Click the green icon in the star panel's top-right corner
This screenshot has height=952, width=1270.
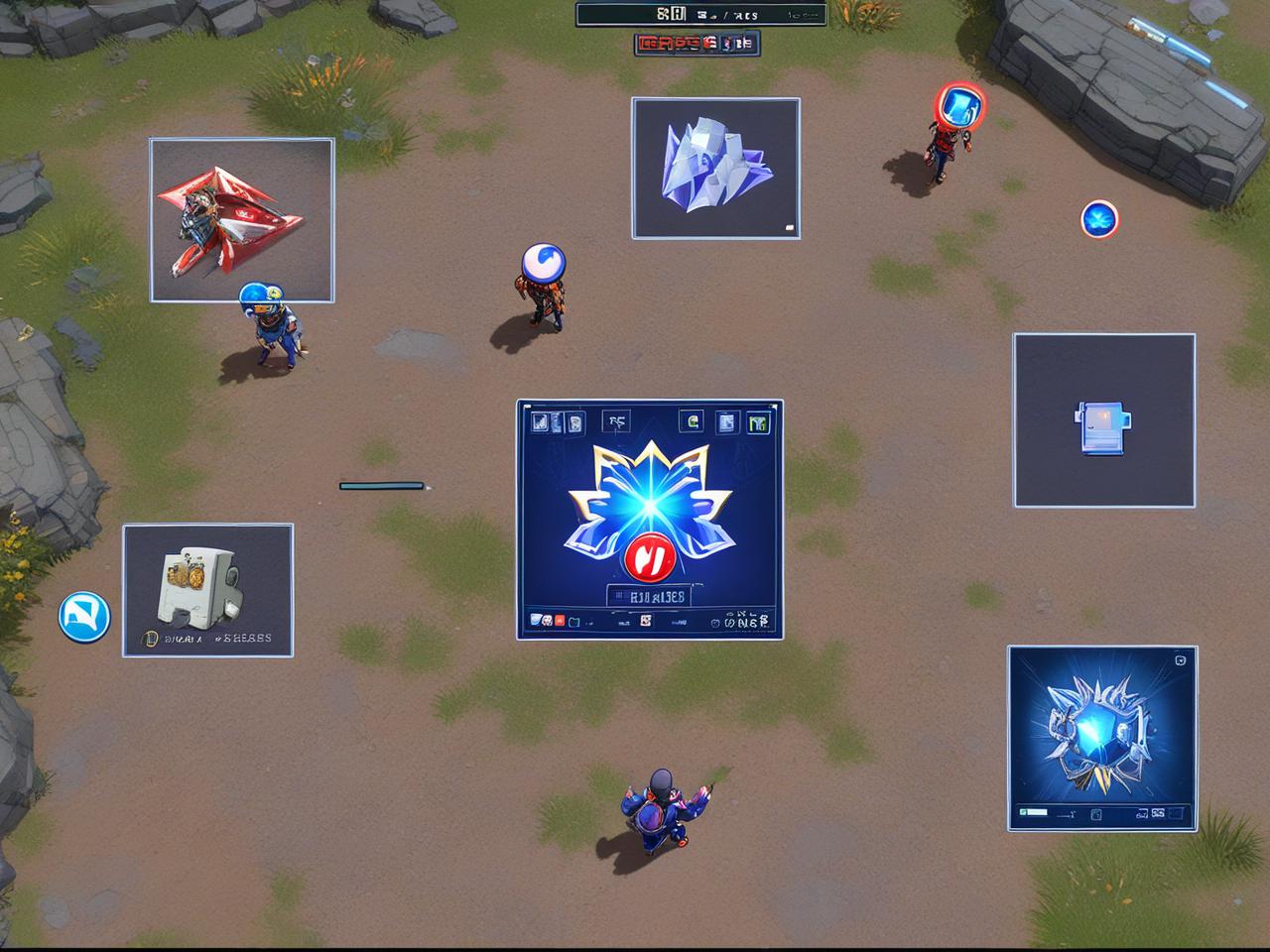(759, 423)
